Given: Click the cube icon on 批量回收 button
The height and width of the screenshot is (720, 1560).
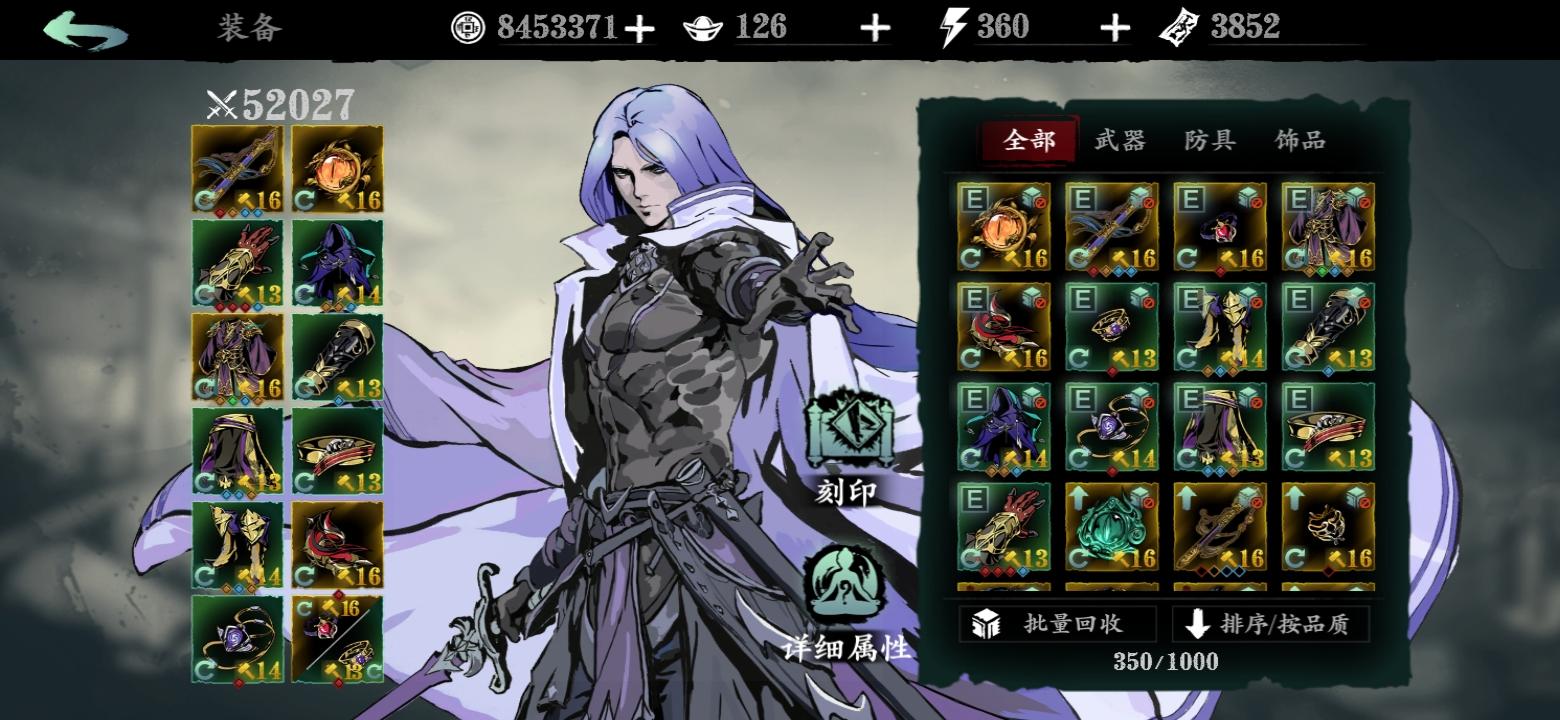Looking at the screenshot, I should [988, 623].
